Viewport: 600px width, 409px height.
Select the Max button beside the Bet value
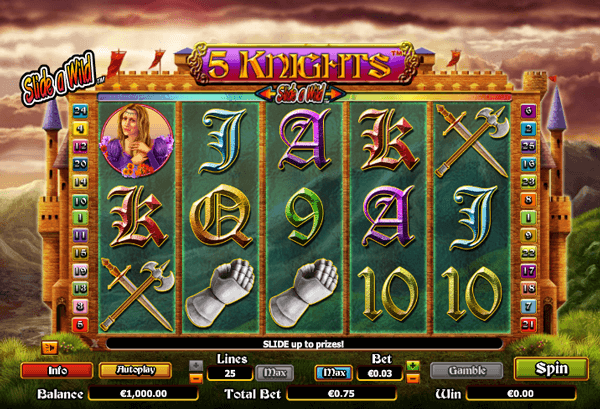pyautogui.click(x=334, y=373)
